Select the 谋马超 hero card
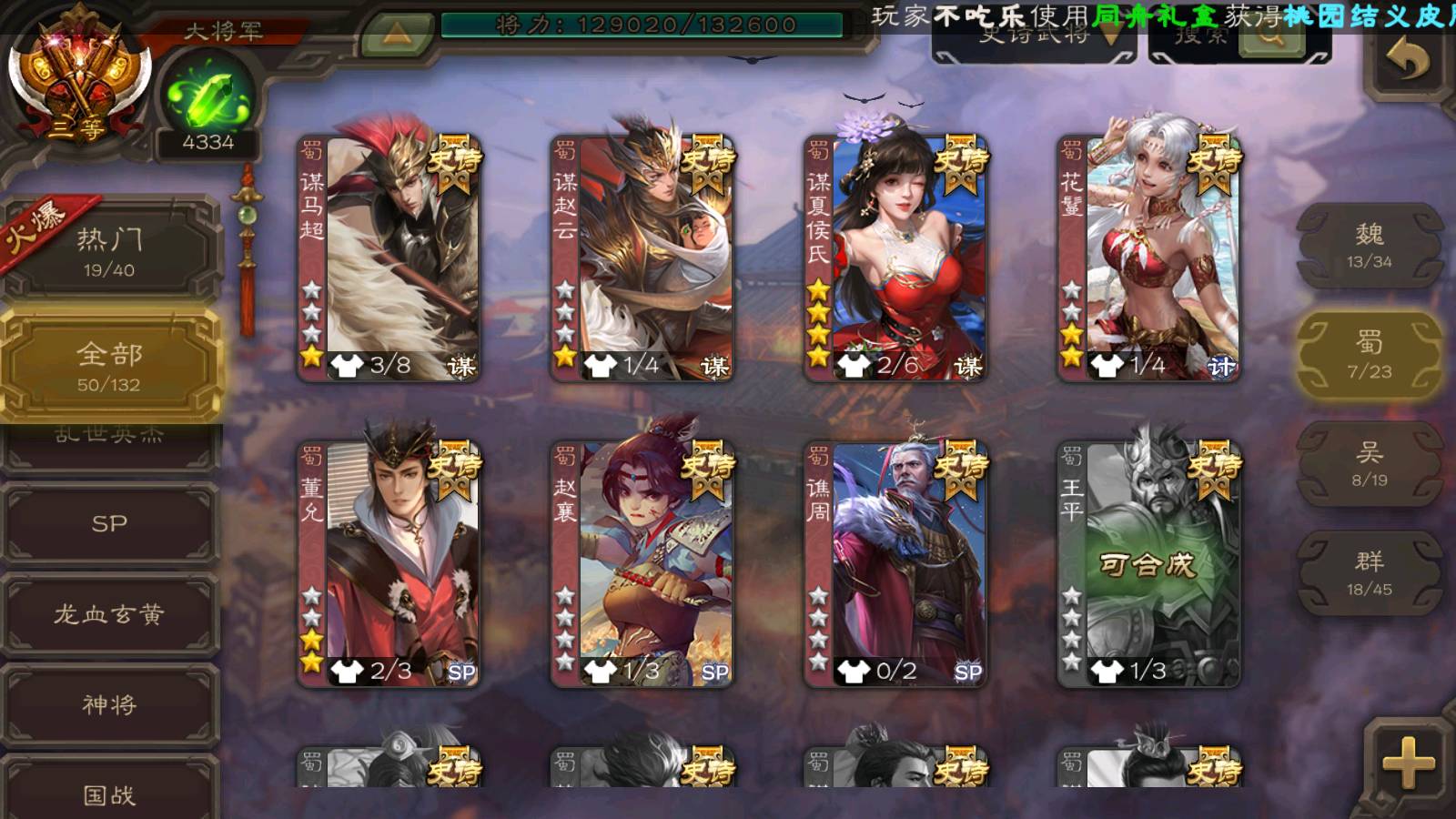 coord(390,259)
